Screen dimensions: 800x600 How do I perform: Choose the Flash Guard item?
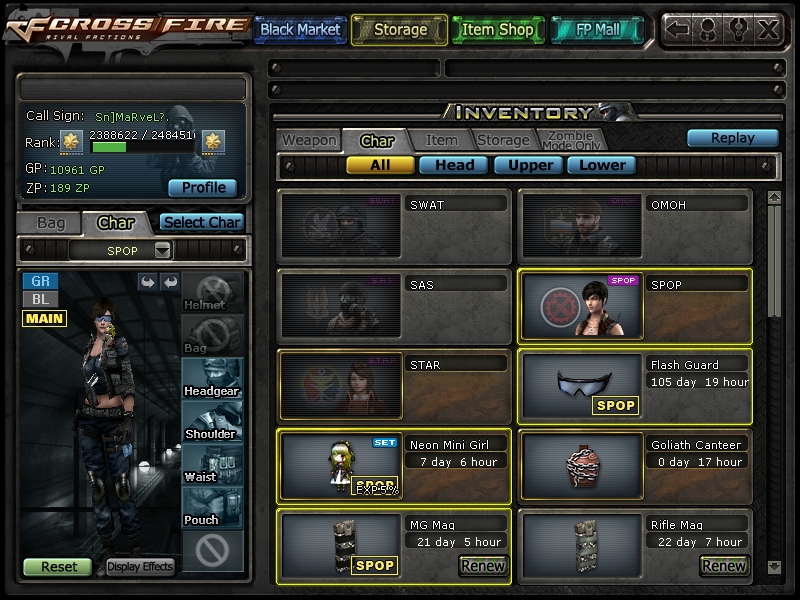click(634, 385)
